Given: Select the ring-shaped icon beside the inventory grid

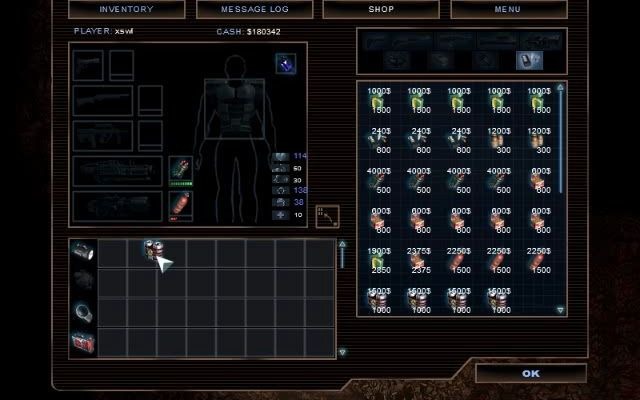Looking at the screenshot, I should [x=83, y=312].
